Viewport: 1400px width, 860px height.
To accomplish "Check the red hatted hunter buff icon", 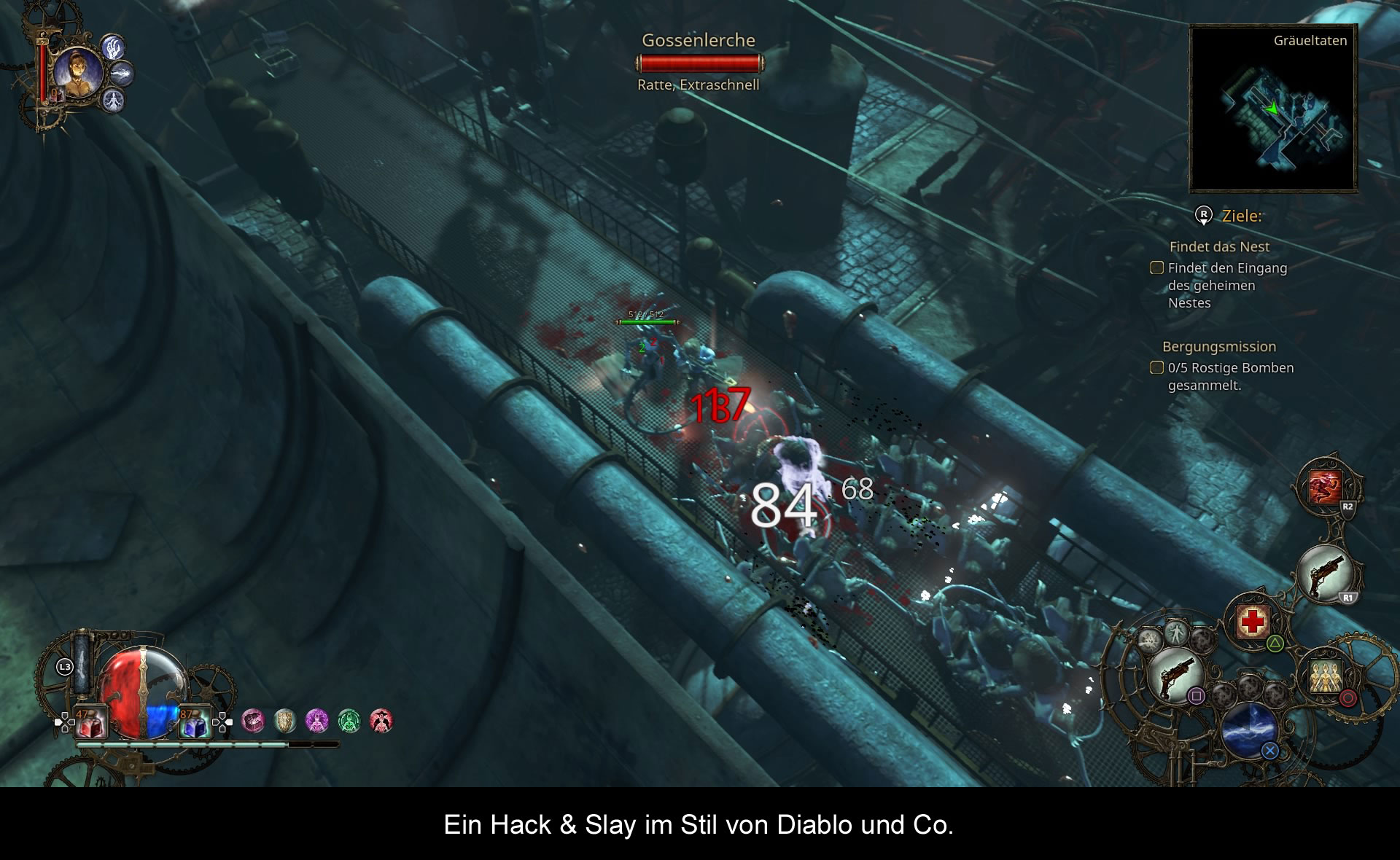I will coord(381,721).
